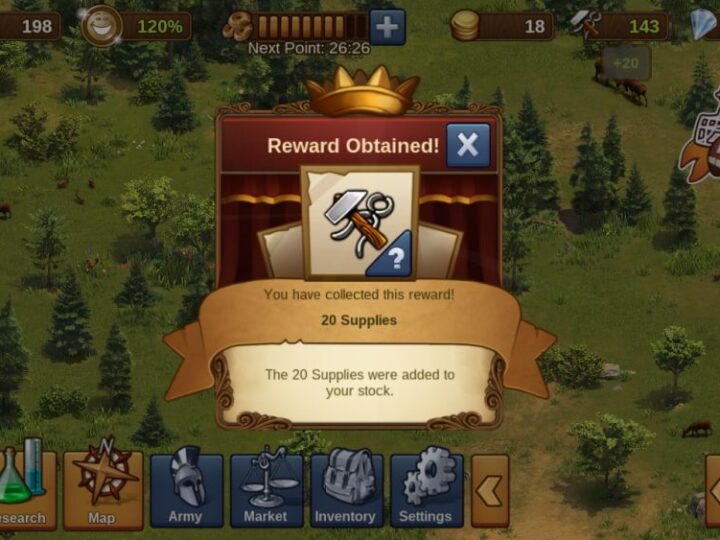720x540 pixels.
Task: Close the Reward Obtained dialog
Action: pos(468,146)
